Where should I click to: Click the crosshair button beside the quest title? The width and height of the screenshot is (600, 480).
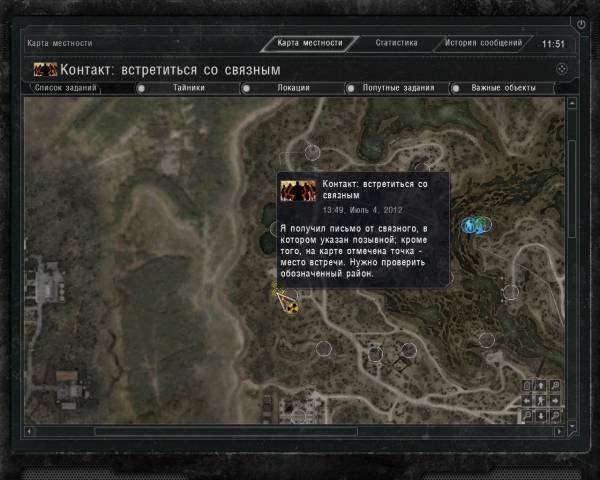(562, 69)
